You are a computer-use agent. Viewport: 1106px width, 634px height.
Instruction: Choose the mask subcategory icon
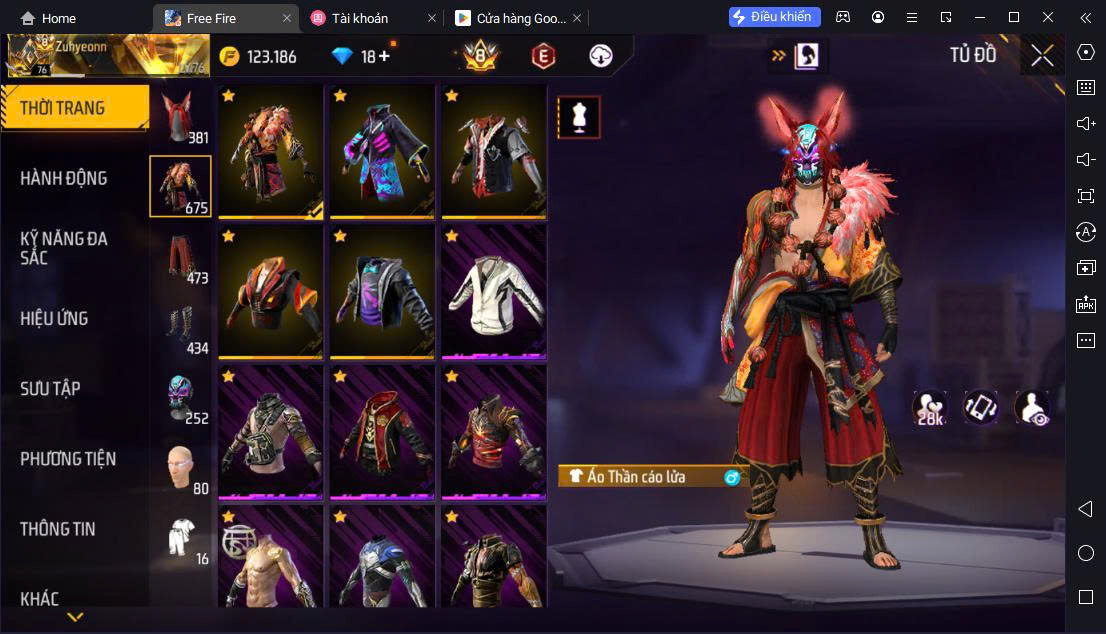point(180,397)
